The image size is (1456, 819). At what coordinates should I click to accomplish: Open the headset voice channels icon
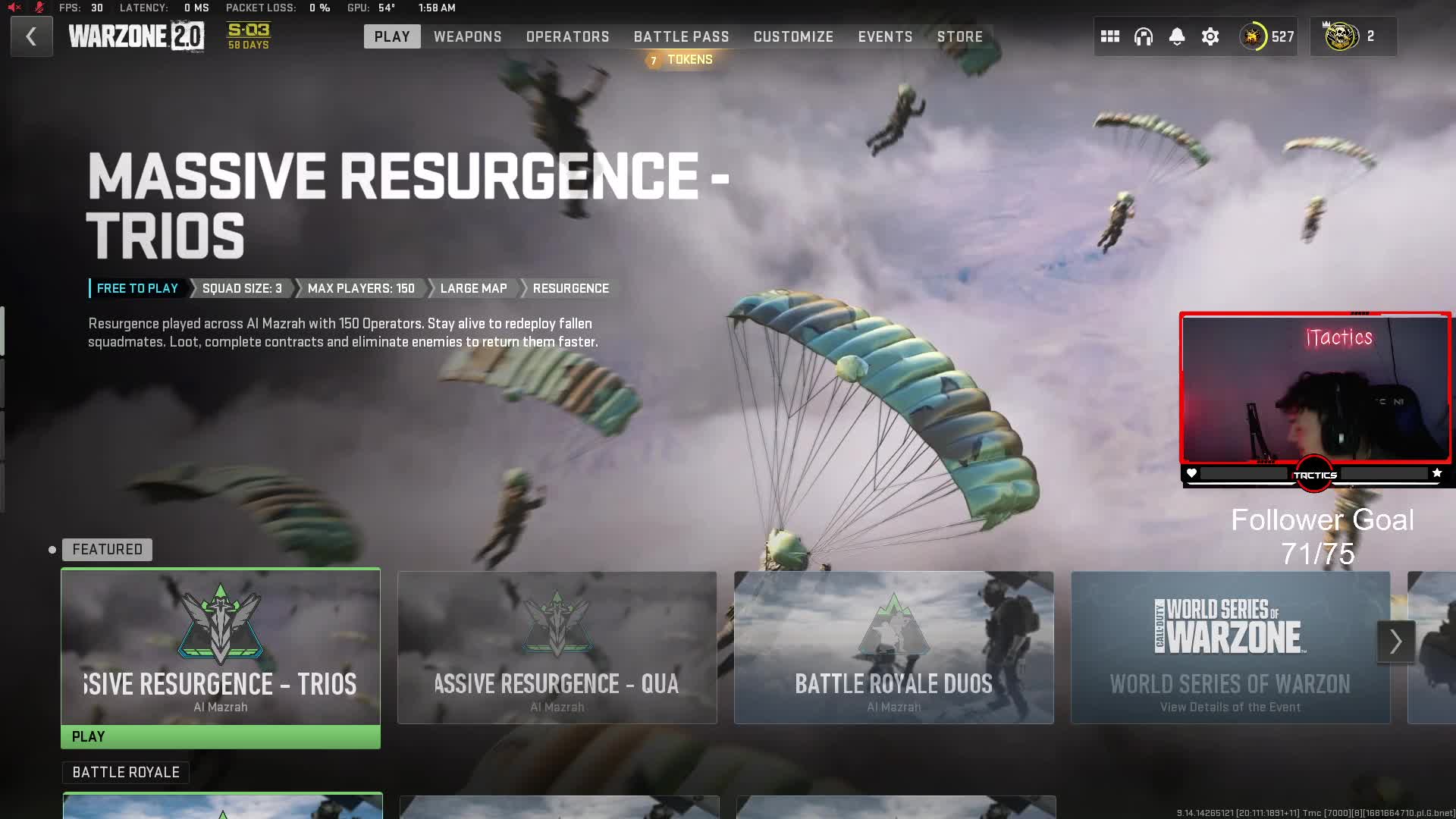click(x=1143, y=36)
